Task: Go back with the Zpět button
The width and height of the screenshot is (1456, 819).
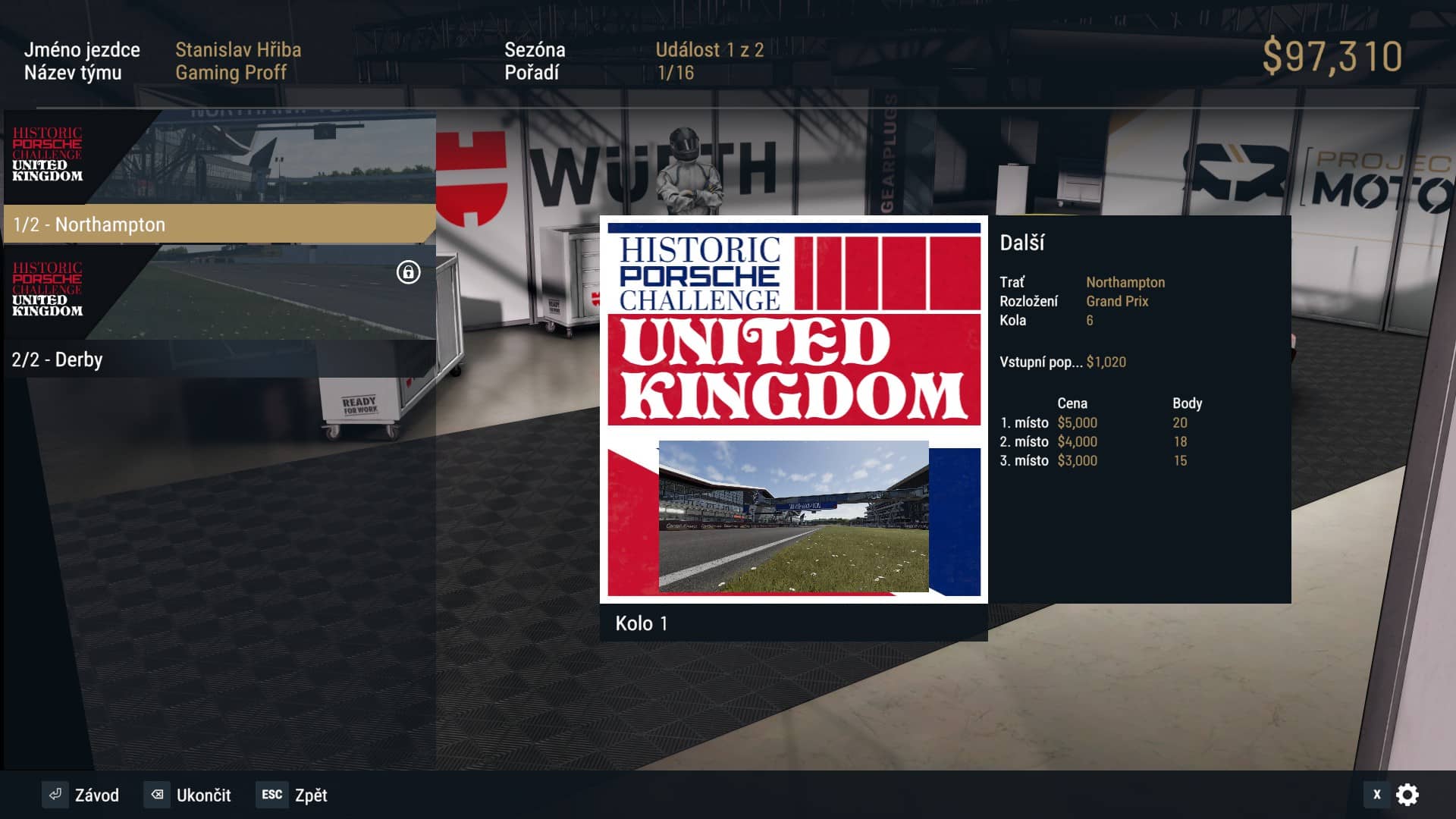Action: 292,795
